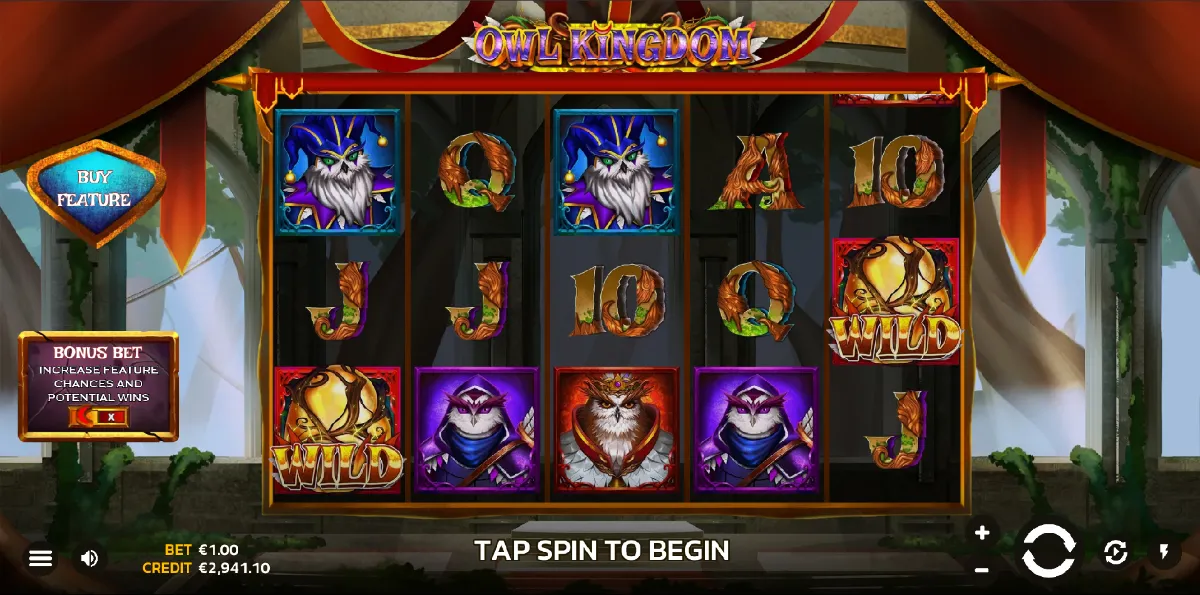Increase the bet with the plus button
Image resolution: width=1200 pixels, height=595 pixels.
[982, 533]
